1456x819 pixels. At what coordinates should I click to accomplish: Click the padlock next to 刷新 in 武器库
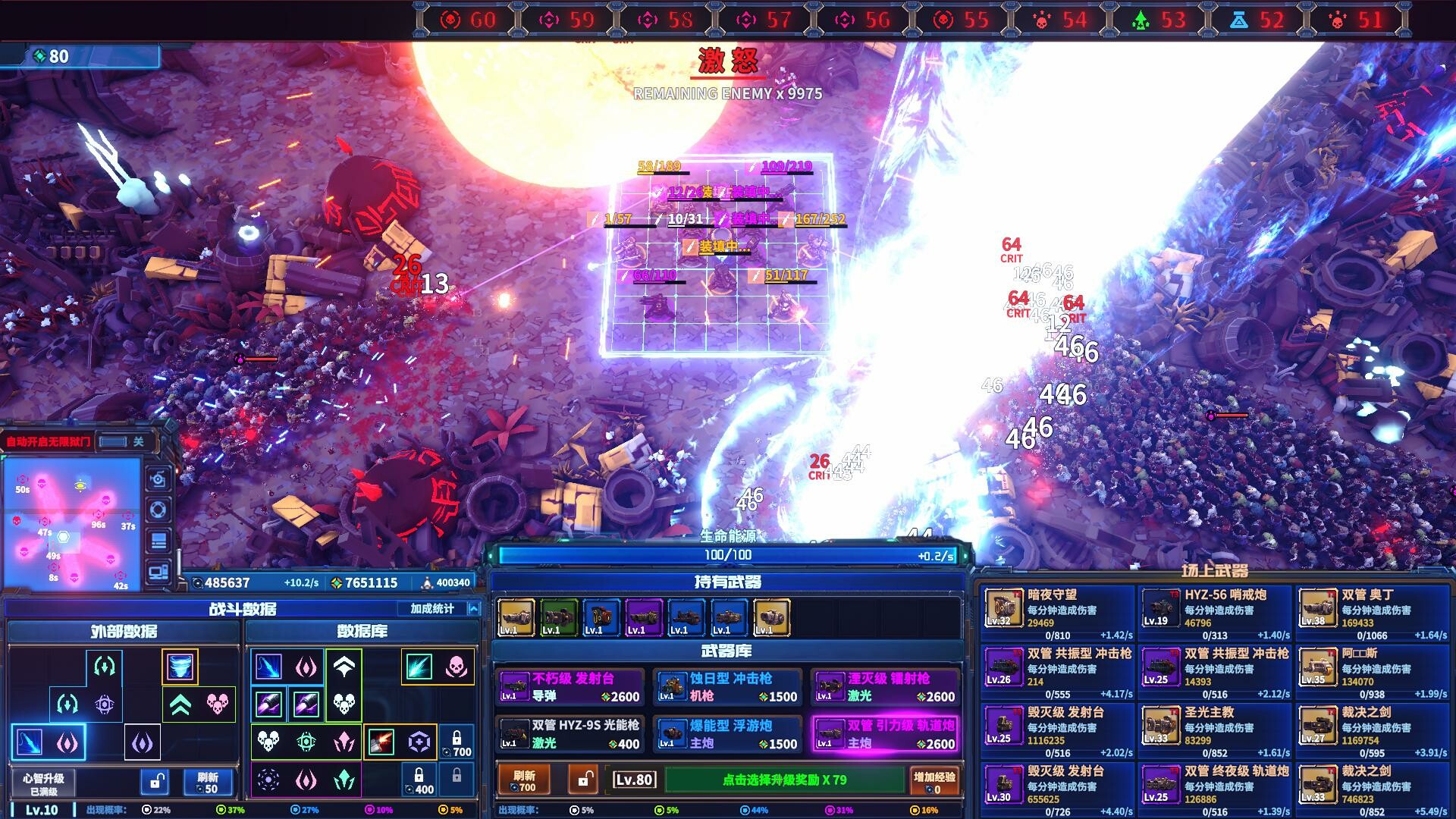coord(584,781)
